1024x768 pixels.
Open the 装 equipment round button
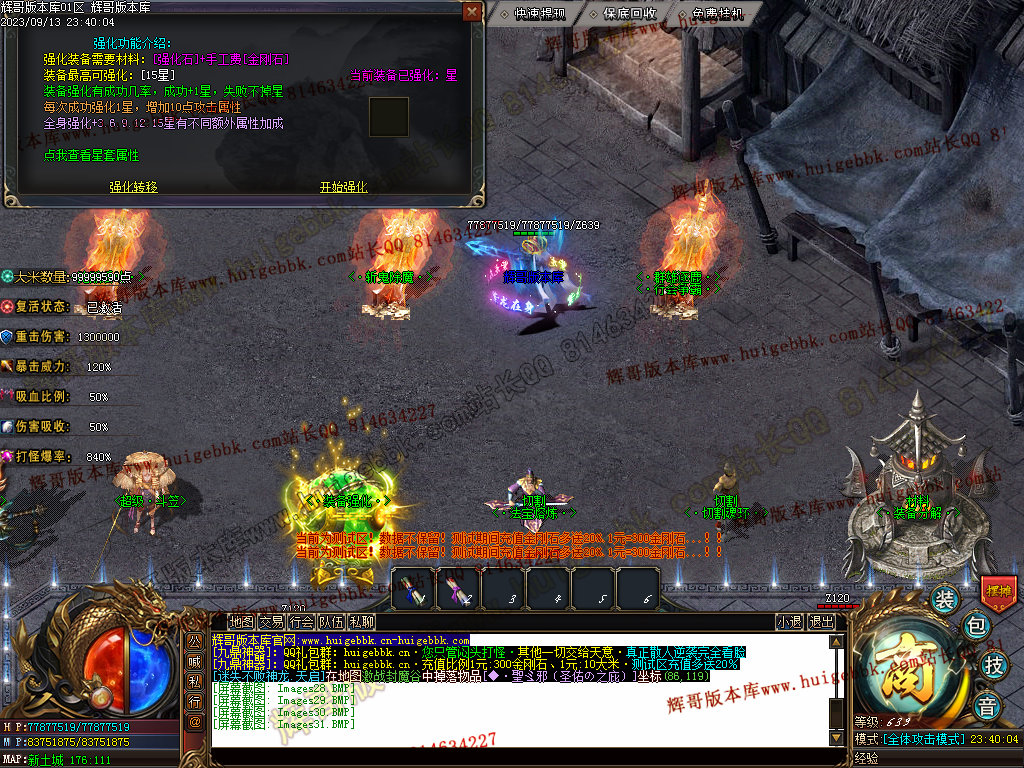pyautogui.click(x=944, y=600)
